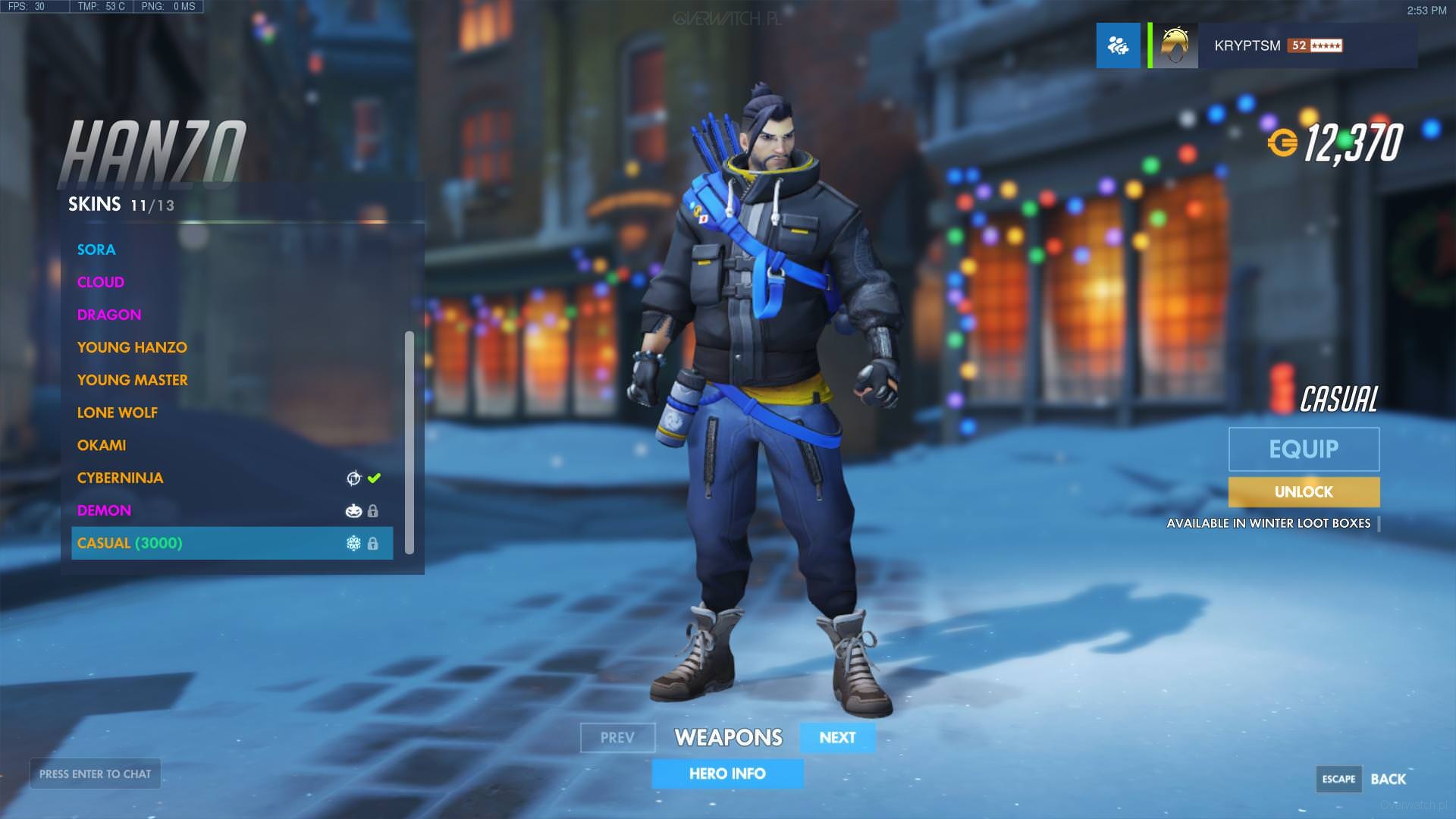Image resolution: width=1456 pixels, height=819 pixels.
Task: Select the equipped Cyberninja skin
Action: (x=121, y=478)
